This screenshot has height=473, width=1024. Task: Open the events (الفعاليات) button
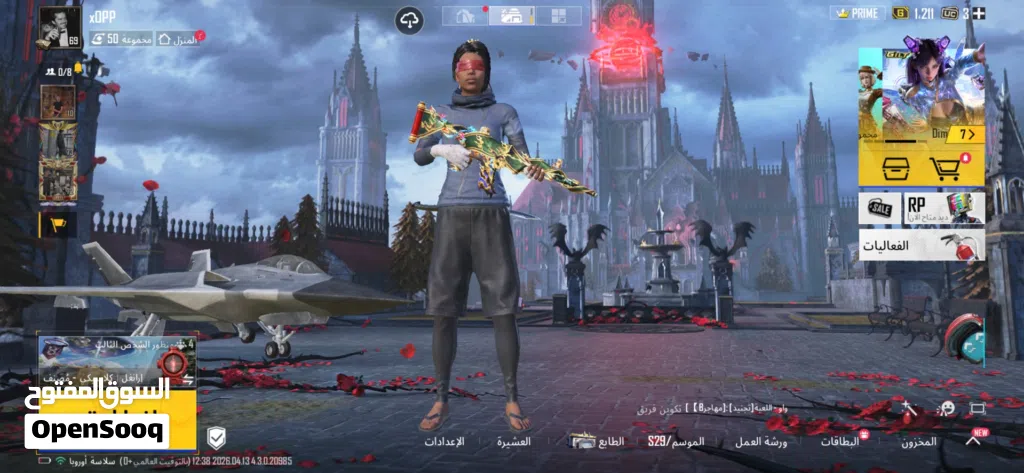(x=921, y=245)
